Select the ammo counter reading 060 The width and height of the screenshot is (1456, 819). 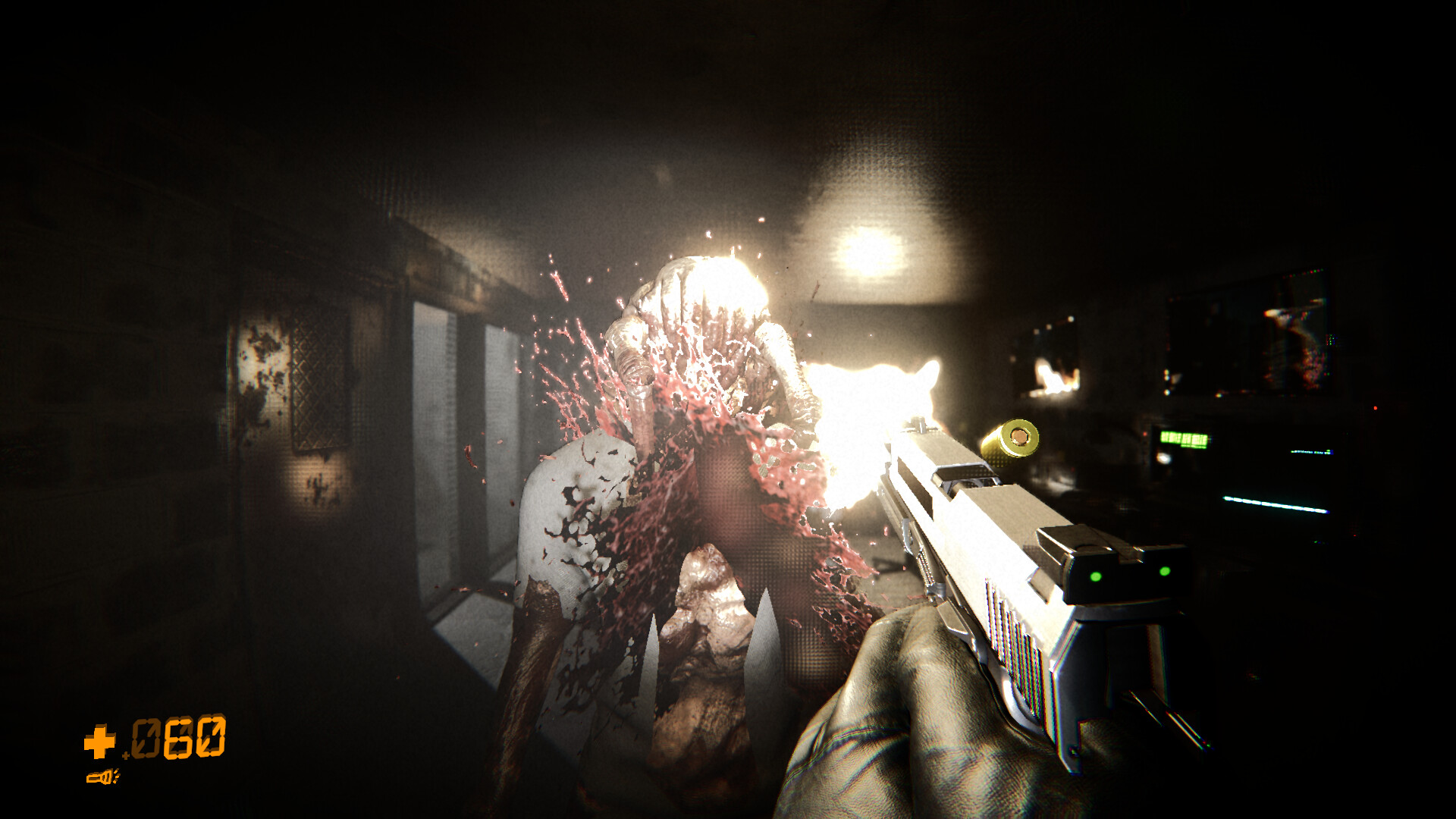[x=179, y=737]
